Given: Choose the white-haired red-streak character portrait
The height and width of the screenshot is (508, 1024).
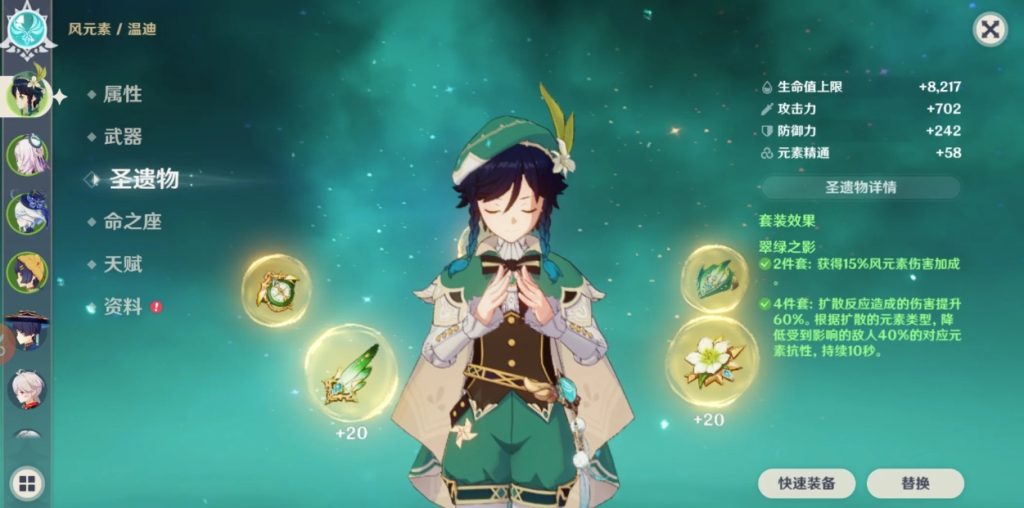Looking at the screenshot, I should coord(26,388).
